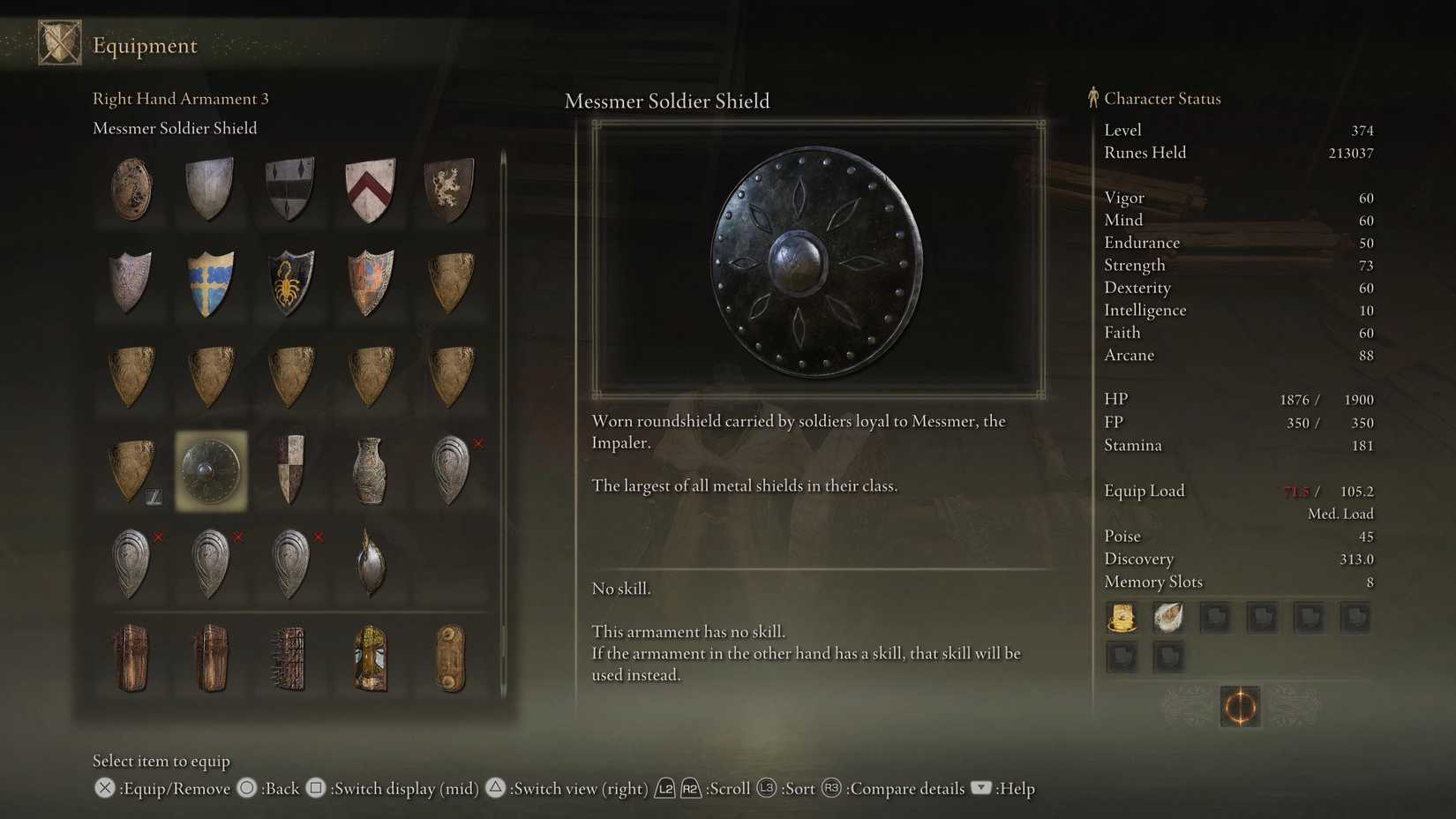Select the red-chevron heater shield
The image size is (1456, 819).
(370, 188)
